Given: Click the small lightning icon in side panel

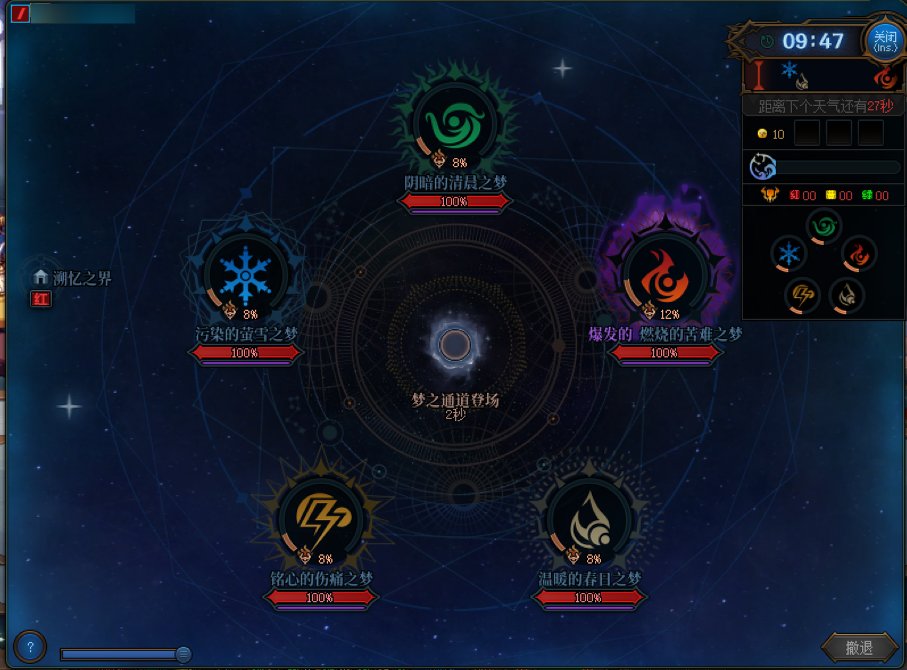Looking at the screenshot, I should point(803,294).
